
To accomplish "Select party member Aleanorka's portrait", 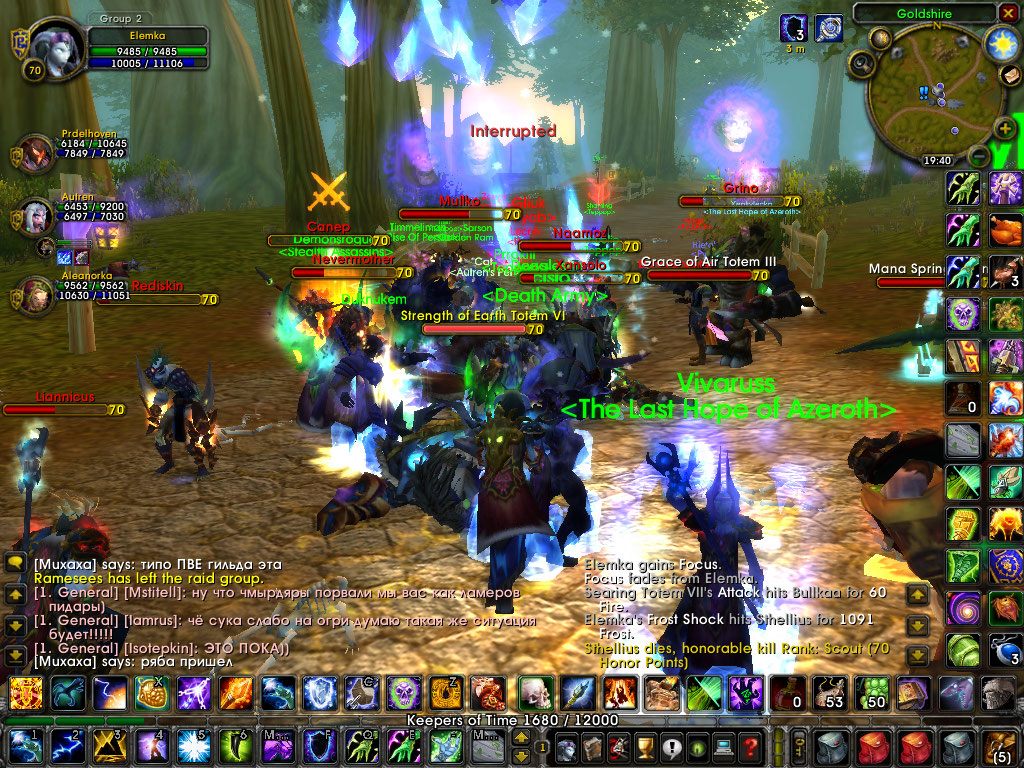I will point(37,296).
